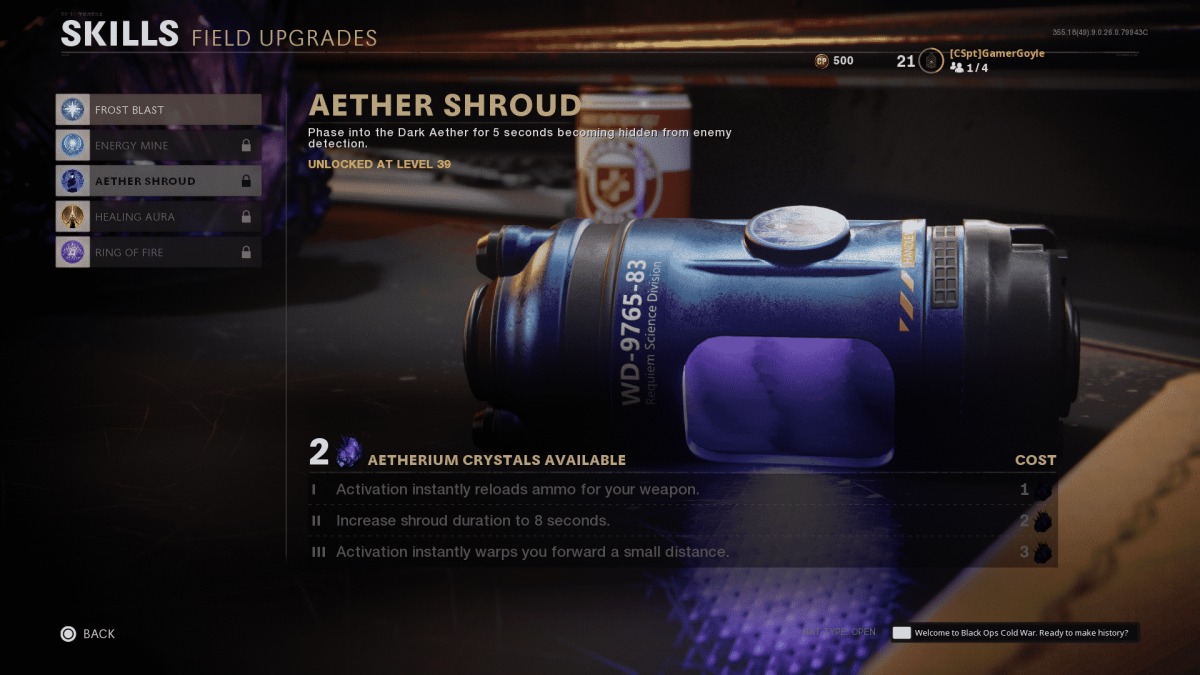The width and height of the screenshot is (1200, 675).
Task: Open the Welcome to Black Ops chat message
Action: click(1015, 633)
